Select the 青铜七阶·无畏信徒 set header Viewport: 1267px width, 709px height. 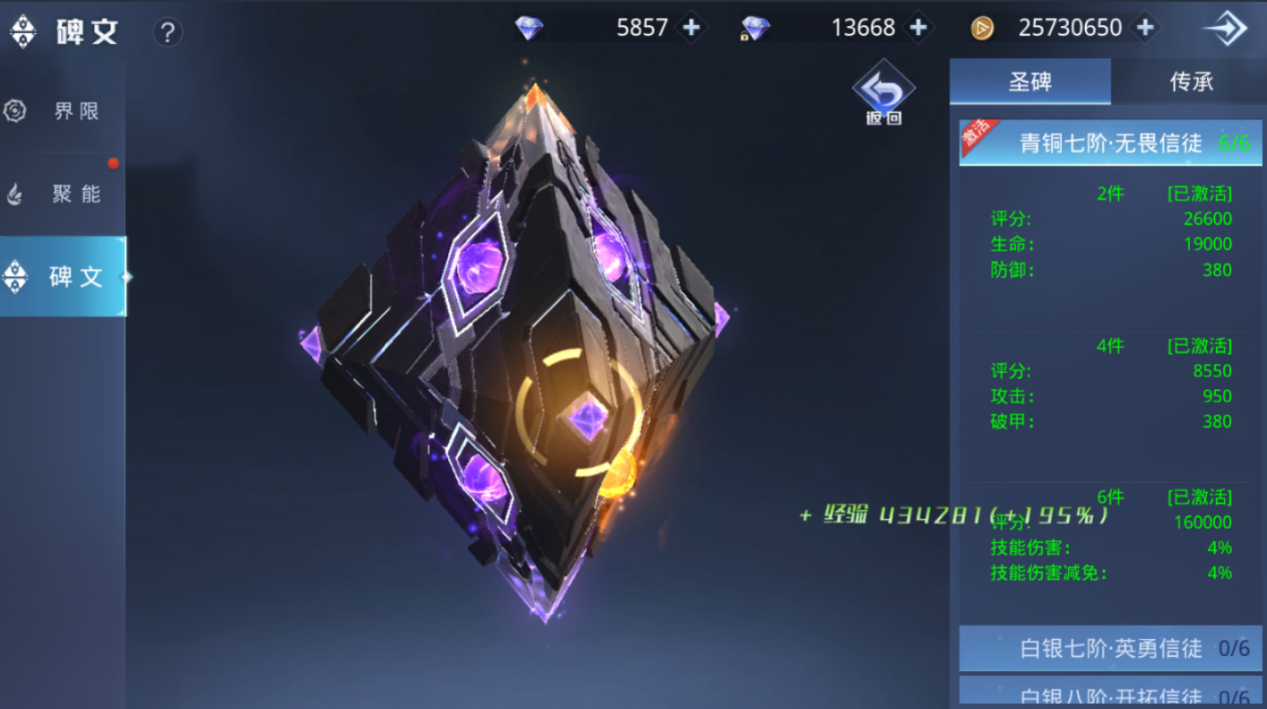(1110, 143)
